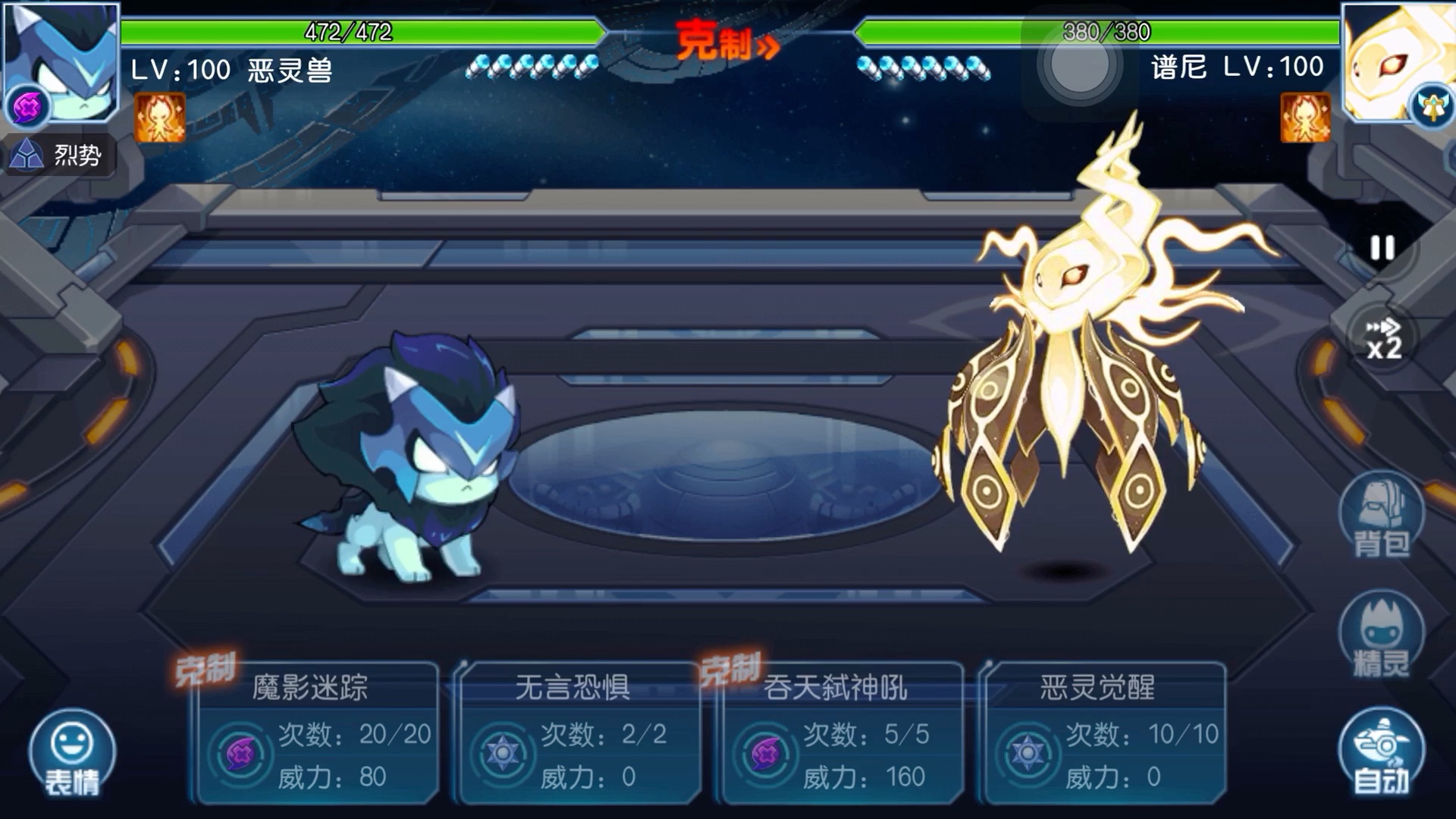Tap the 恶灵兽 portrait
1456x819 pixels.
(62, 62)
